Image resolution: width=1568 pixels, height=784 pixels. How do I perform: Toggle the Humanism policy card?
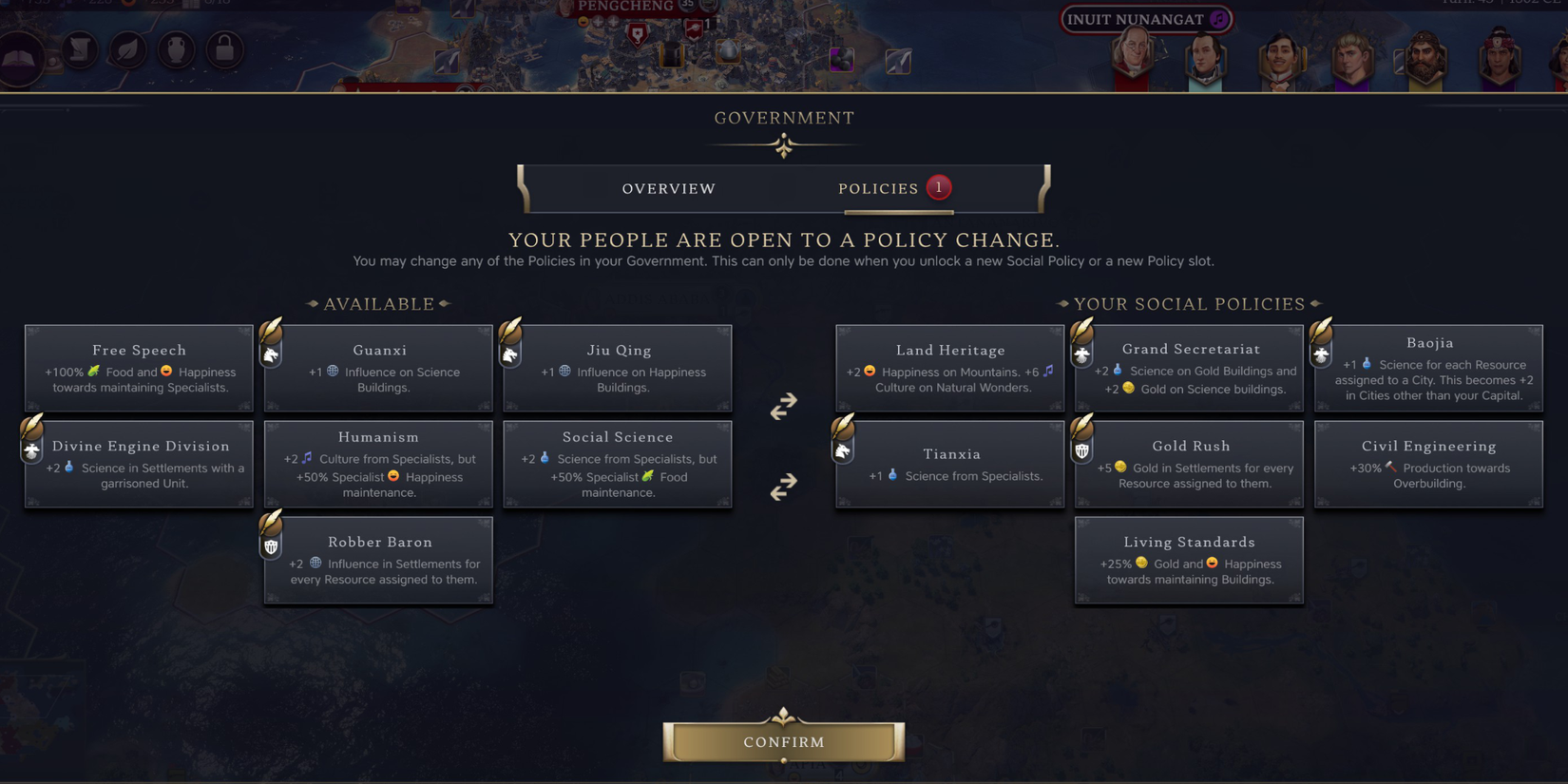click(x=378, y=464)
